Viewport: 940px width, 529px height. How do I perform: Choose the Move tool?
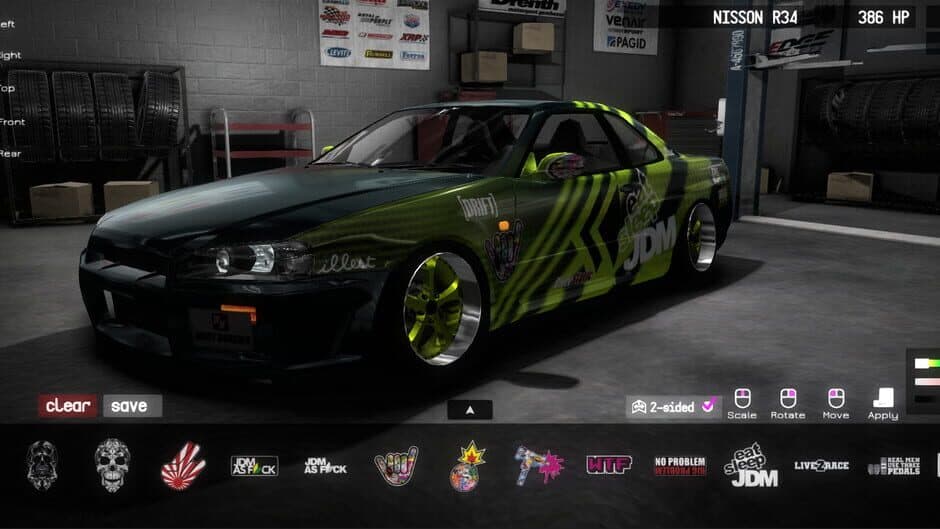[x=835, y=401]
